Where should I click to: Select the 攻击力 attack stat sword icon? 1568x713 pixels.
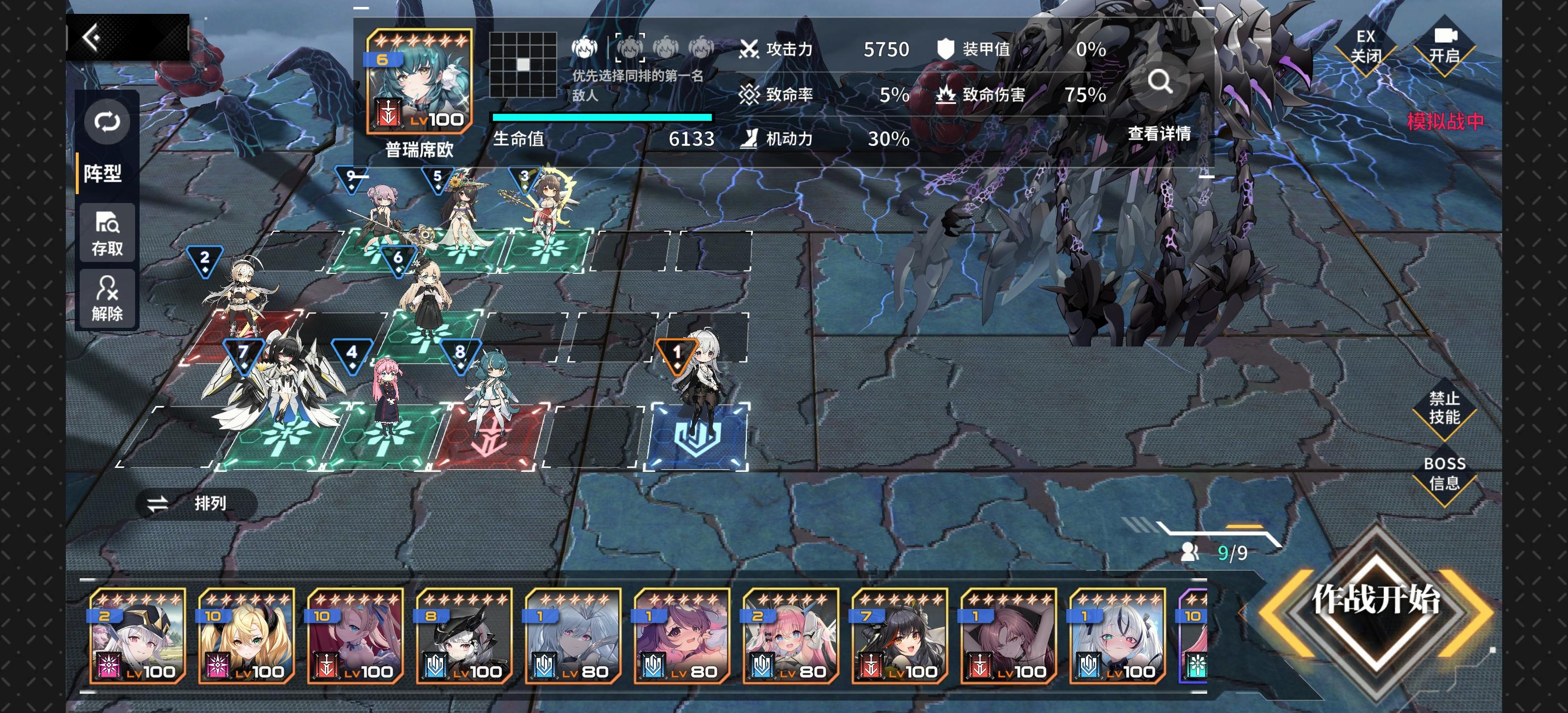(750, 49)
